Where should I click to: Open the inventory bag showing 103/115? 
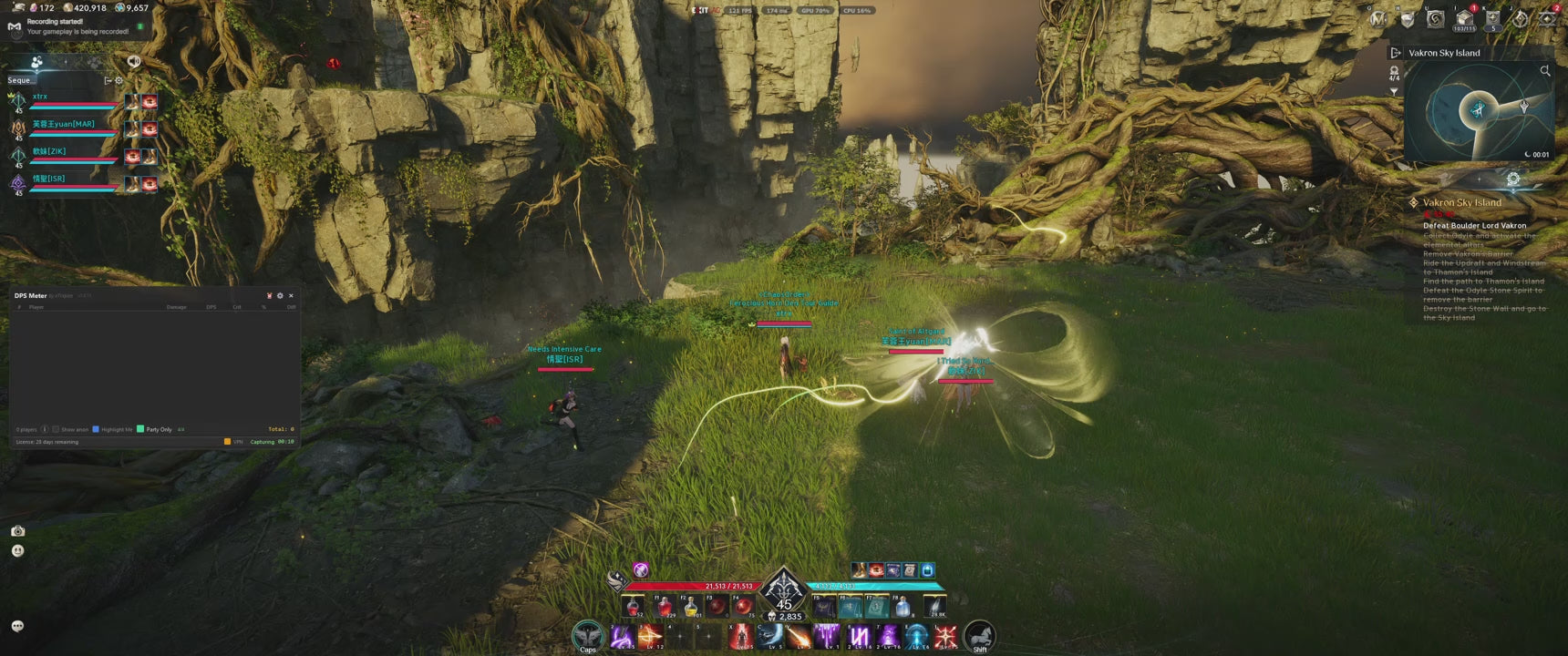(x=1464, y=19)
